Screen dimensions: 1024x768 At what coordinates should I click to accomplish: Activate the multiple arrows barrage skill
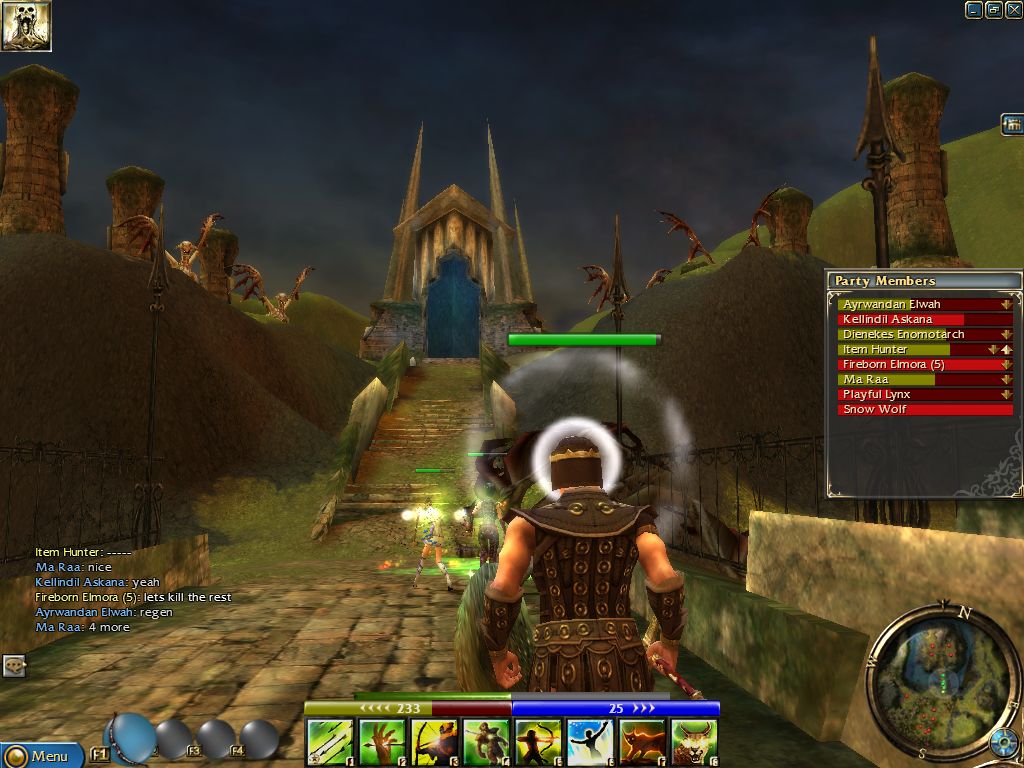coord(329,742)
